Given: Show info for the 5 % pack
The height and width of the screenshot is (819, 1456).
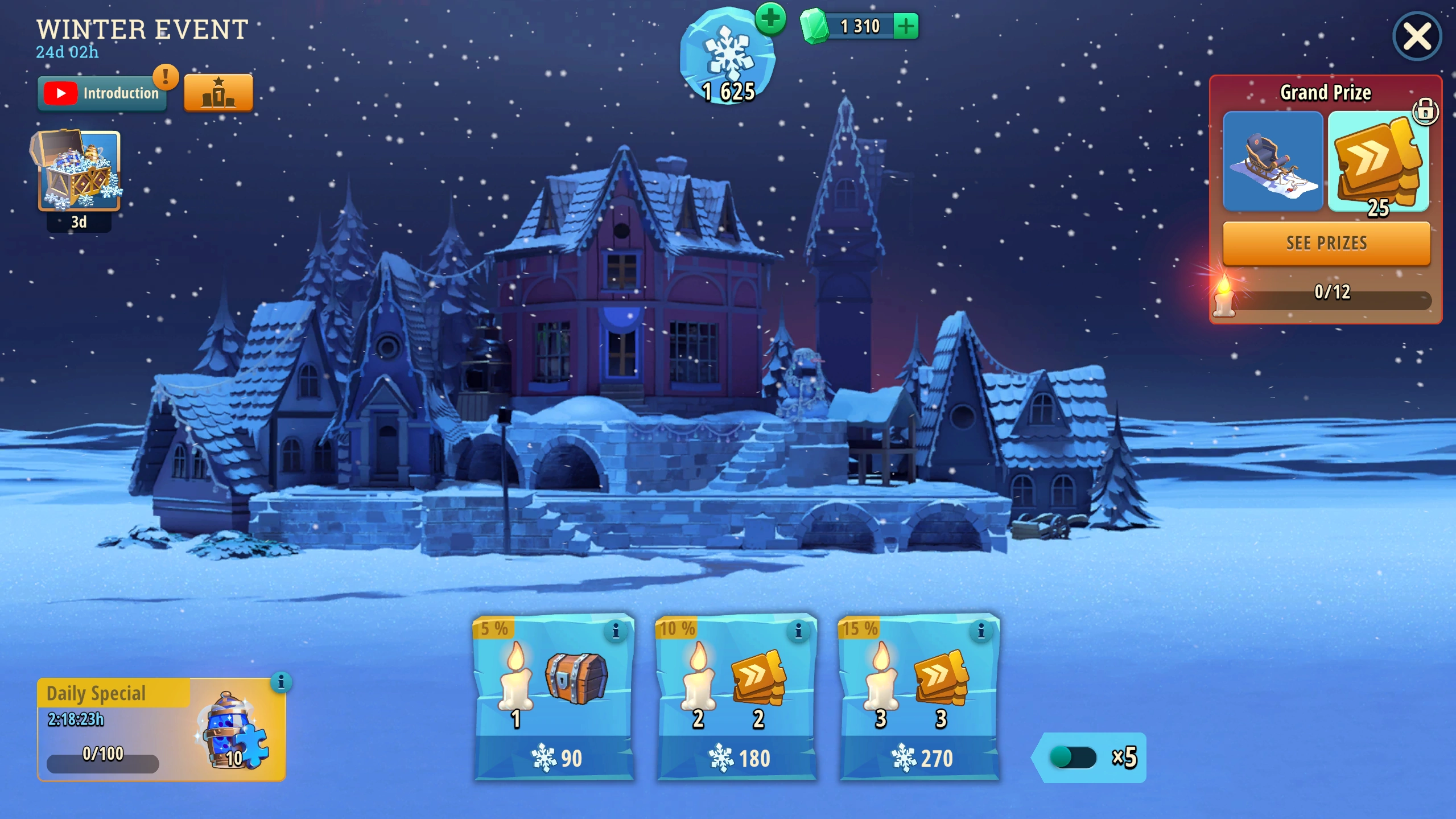Looking at the screenshot, I should 615,631.
